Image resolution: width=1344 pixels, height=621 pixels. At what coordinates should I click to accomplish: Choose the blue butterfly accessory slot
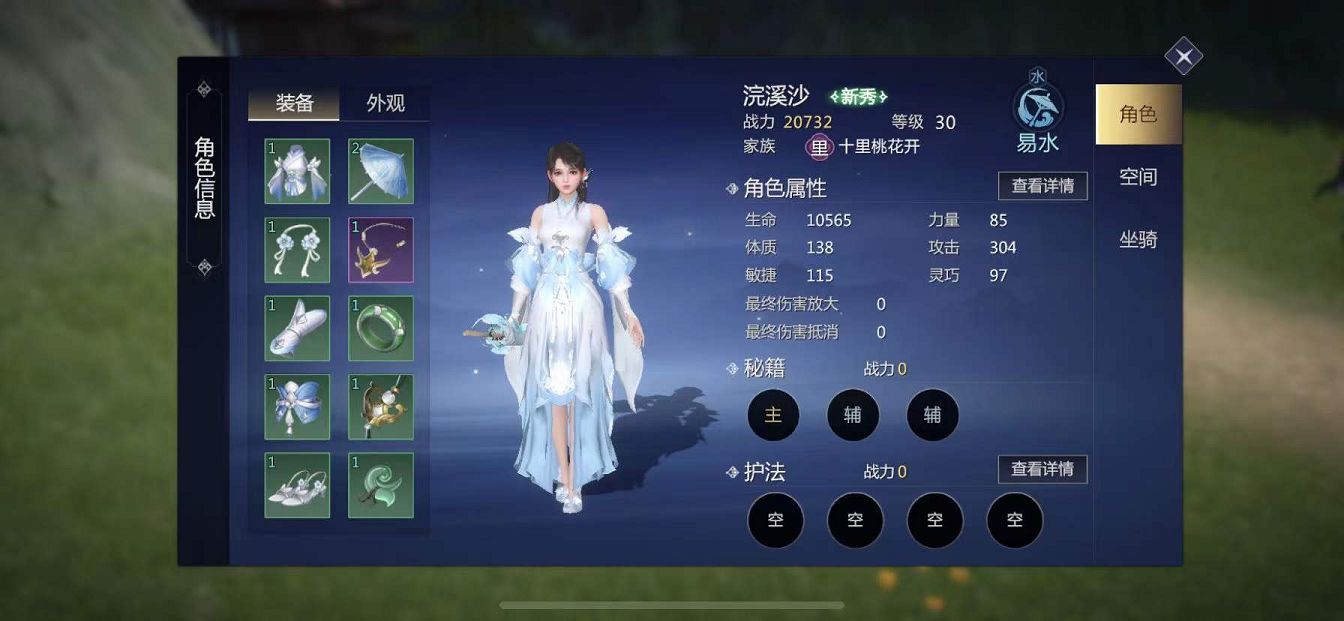pyautogui.click(x=297, y=407)
